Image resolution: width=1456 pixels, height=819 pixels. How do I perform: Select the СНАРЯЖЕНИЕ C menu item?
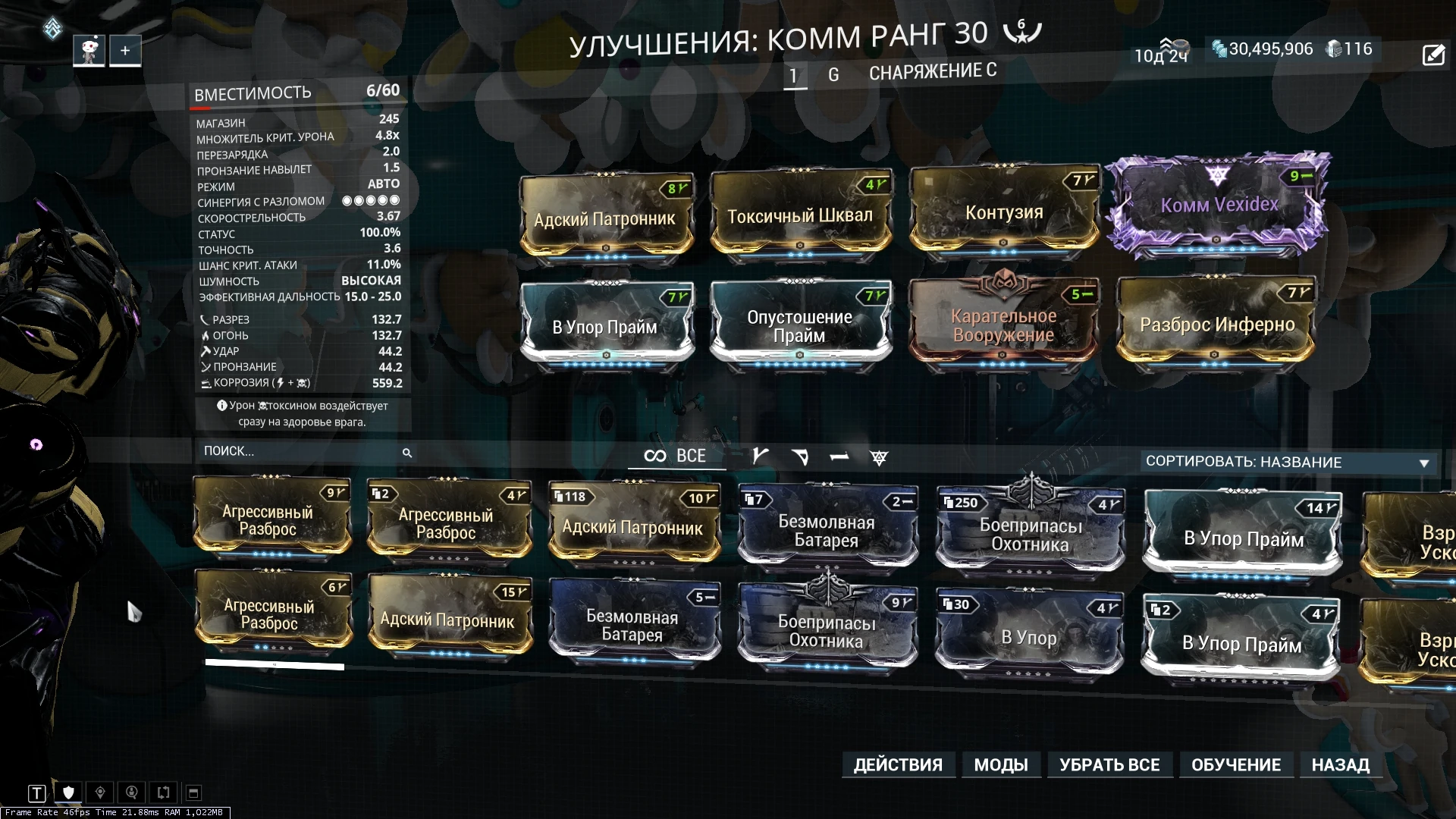(x=933, y=71)
